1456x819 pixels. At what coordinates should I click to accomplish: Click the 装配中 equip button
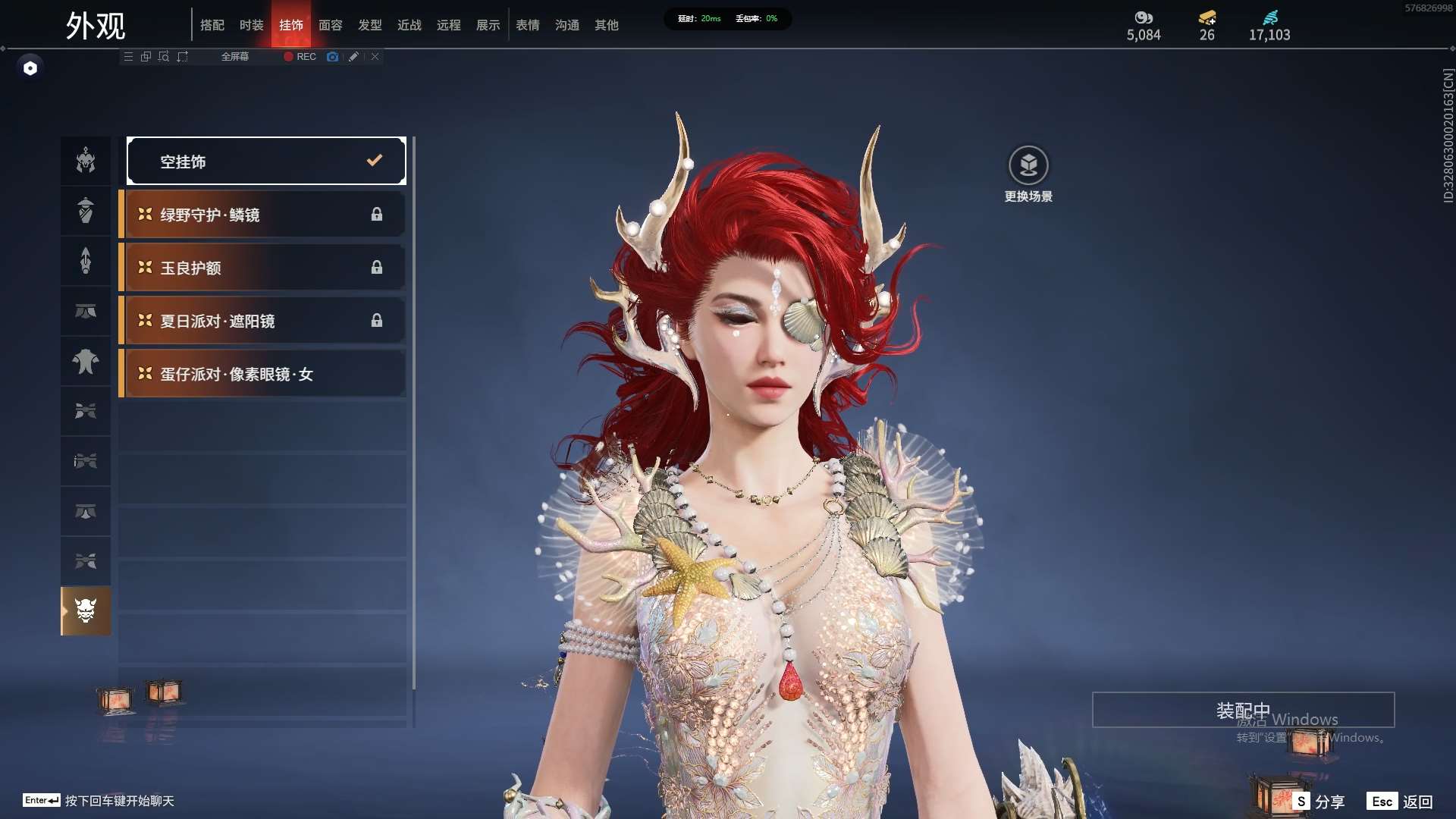(x=1243, y=710)
